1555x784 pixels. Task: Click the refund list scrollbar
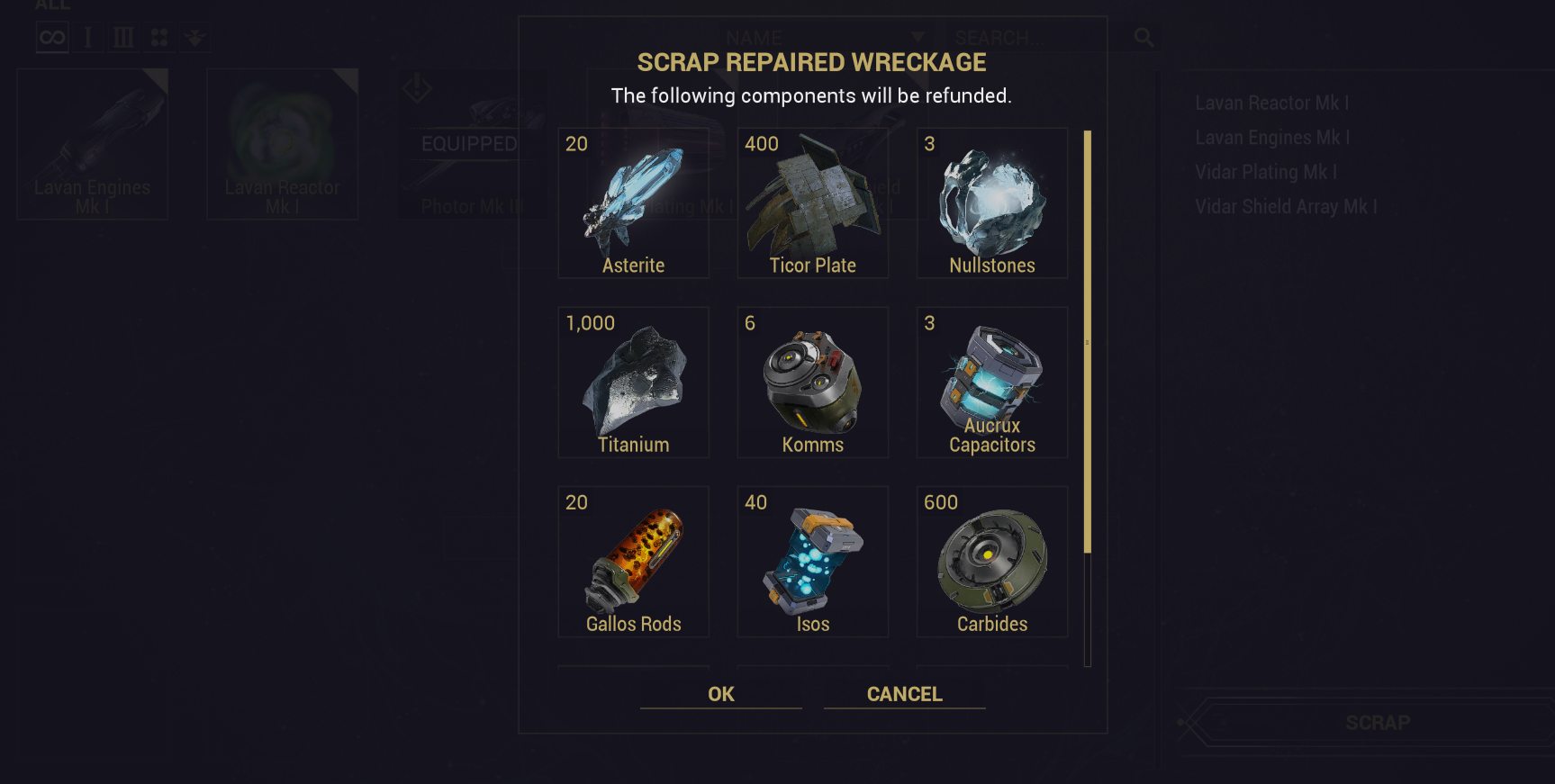1088,342
